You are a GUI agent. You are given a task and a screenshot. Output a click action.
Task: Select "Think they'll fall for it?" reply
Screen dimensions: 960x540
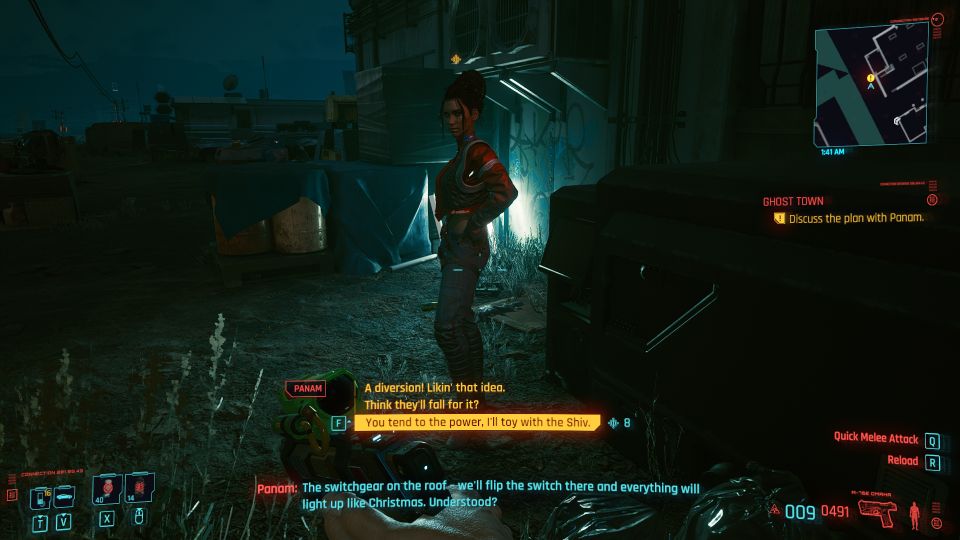[x=420, y=405]
